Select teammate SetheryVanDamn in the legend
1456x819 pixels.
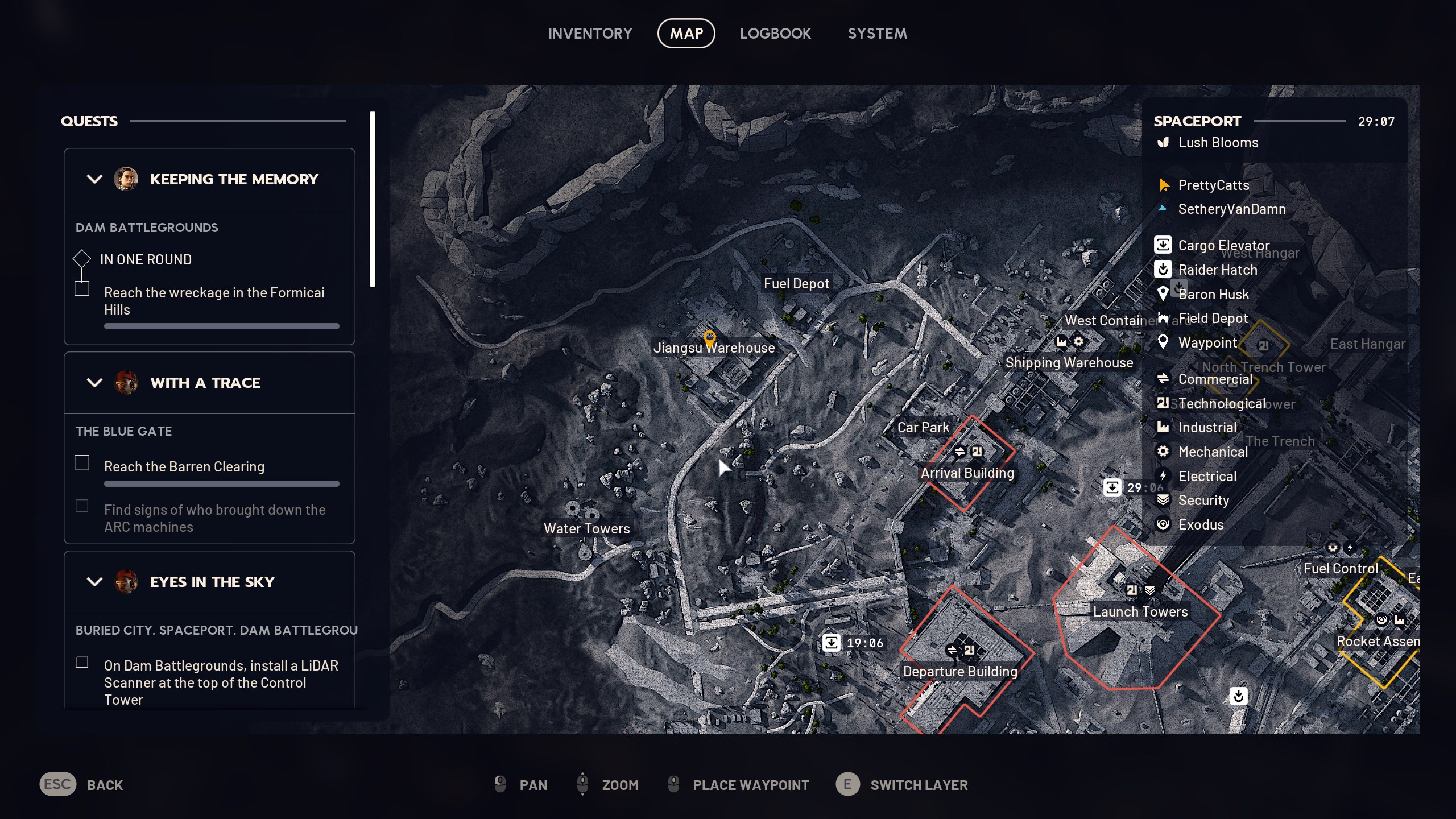[1231, 209]
